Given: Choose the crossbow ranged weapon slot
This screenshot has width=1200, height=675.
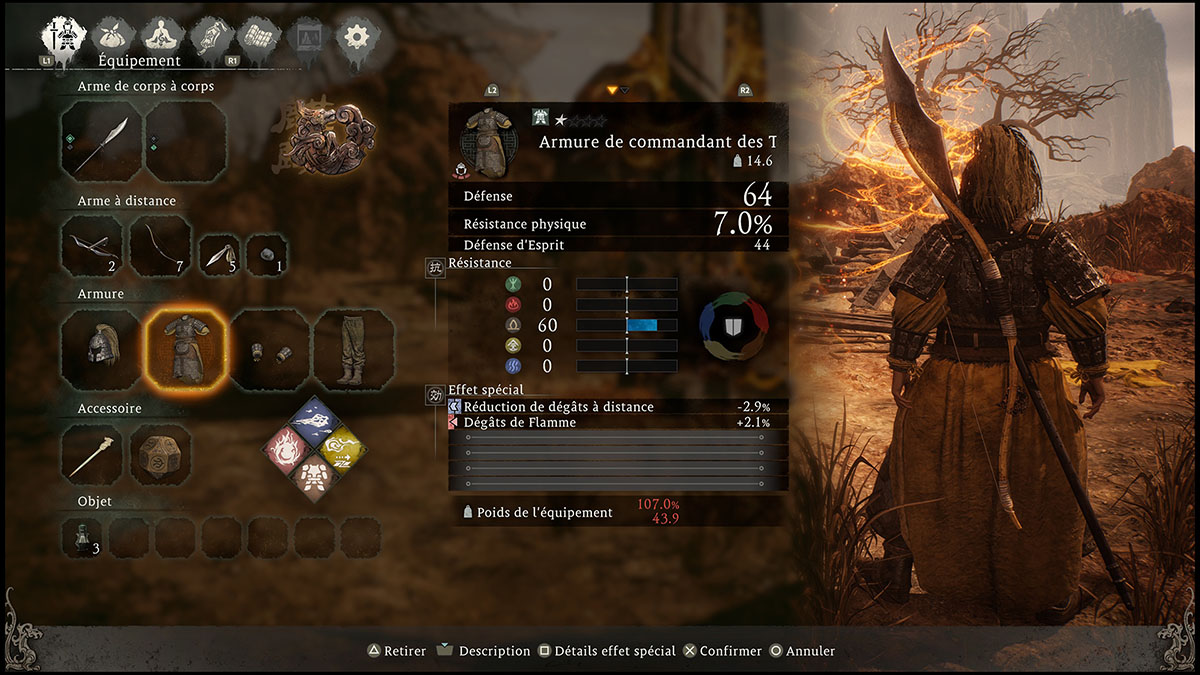Looking at the screenshot, I should 90,246.
